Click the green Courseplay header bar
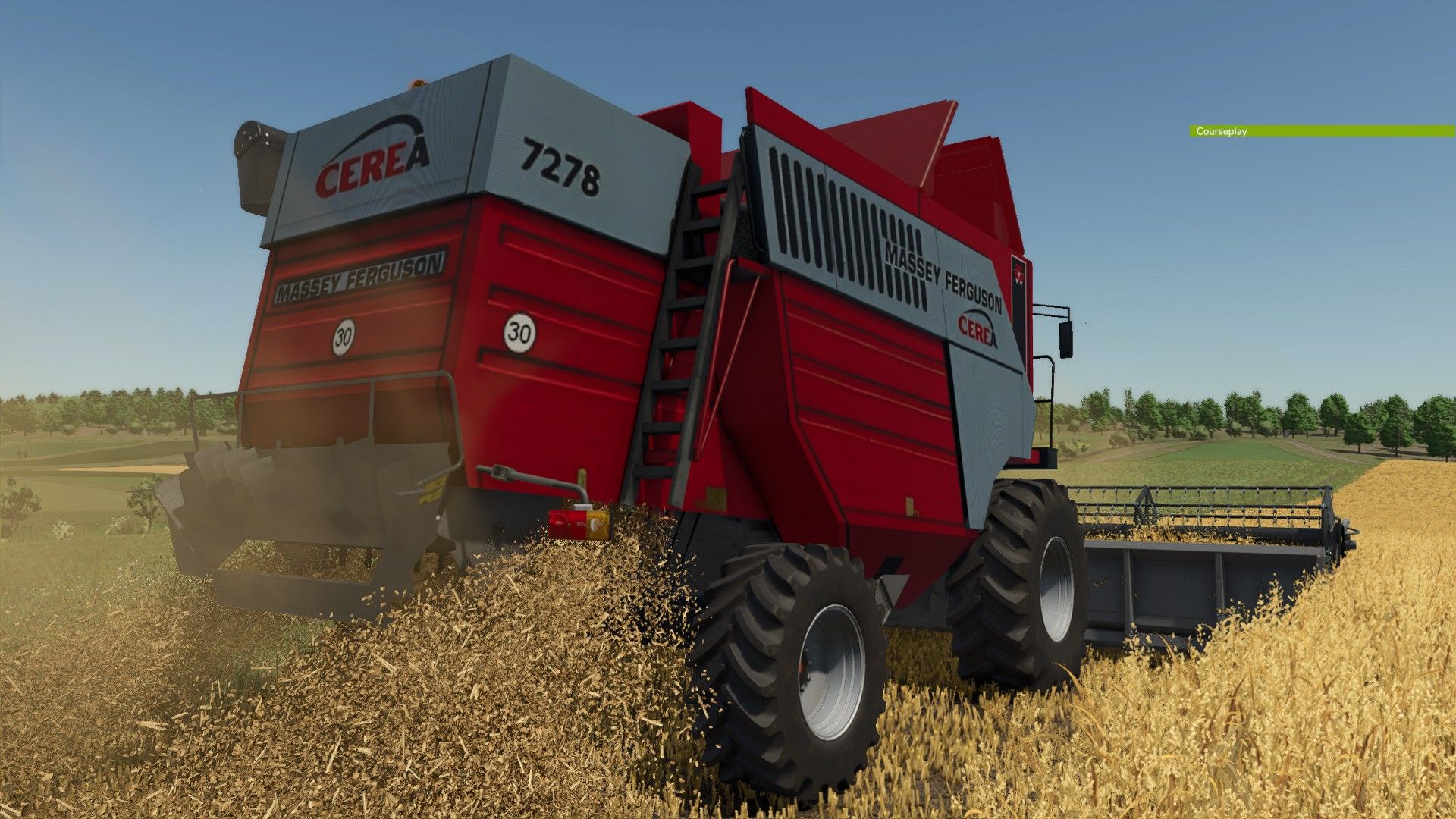The width and height of the screenshot is (1456, 819). pos(1321,131)
